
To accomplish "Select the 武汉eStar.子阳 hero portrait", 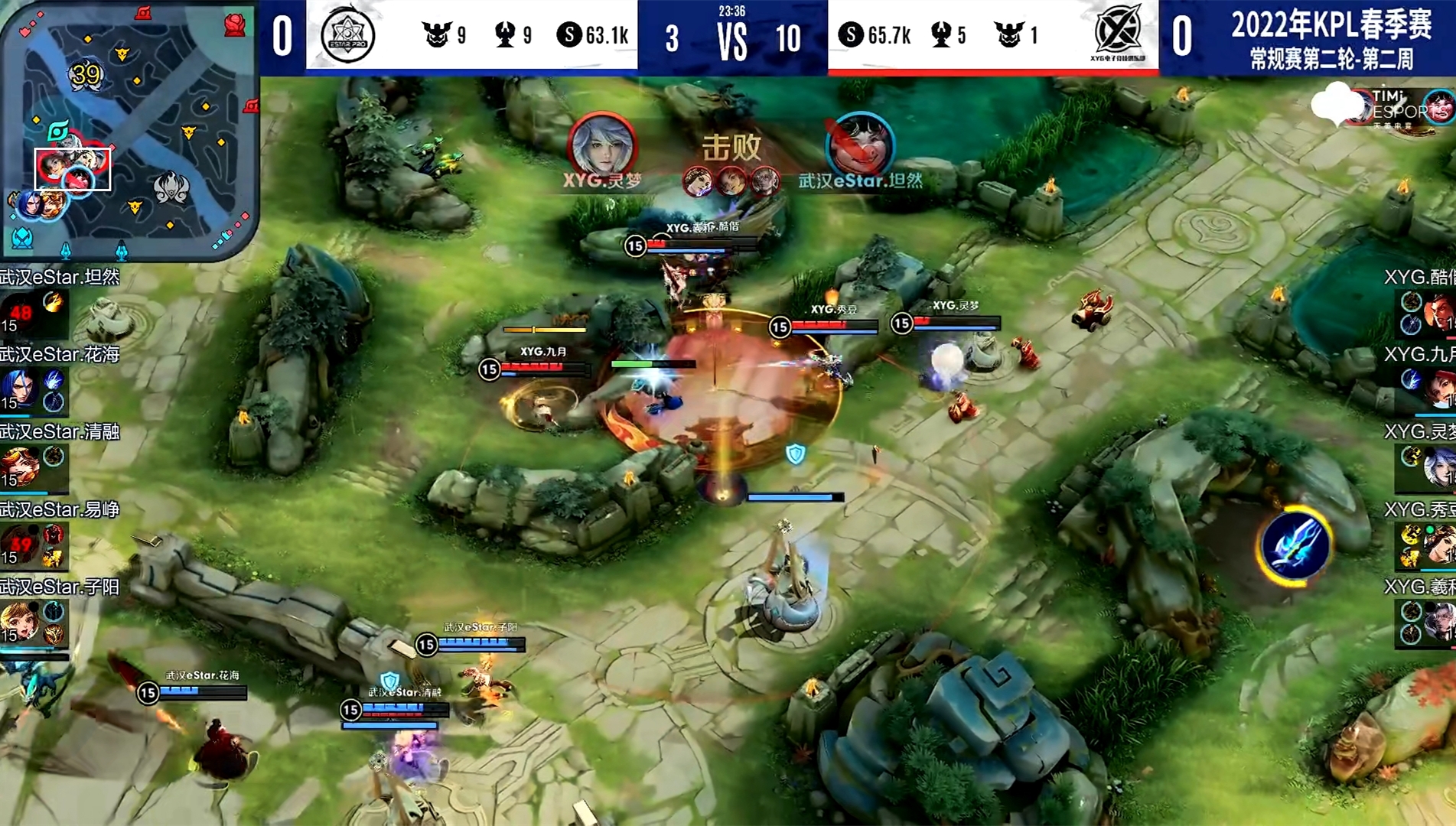I will coord(21,622).
